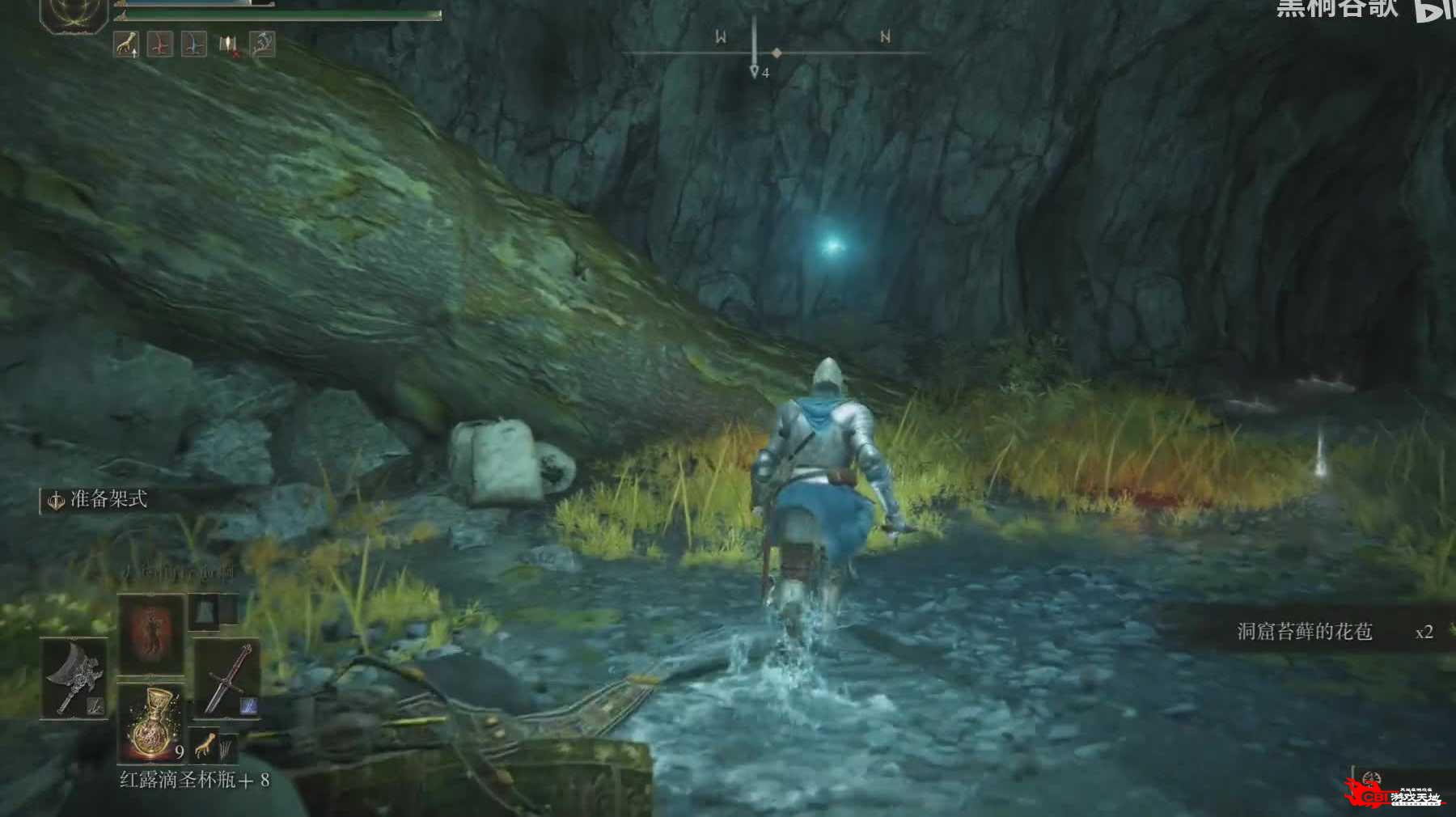Screen dimensions: 1456x817
Task: Inspect the golden foot status buff
Action: (x=126, y=45)
